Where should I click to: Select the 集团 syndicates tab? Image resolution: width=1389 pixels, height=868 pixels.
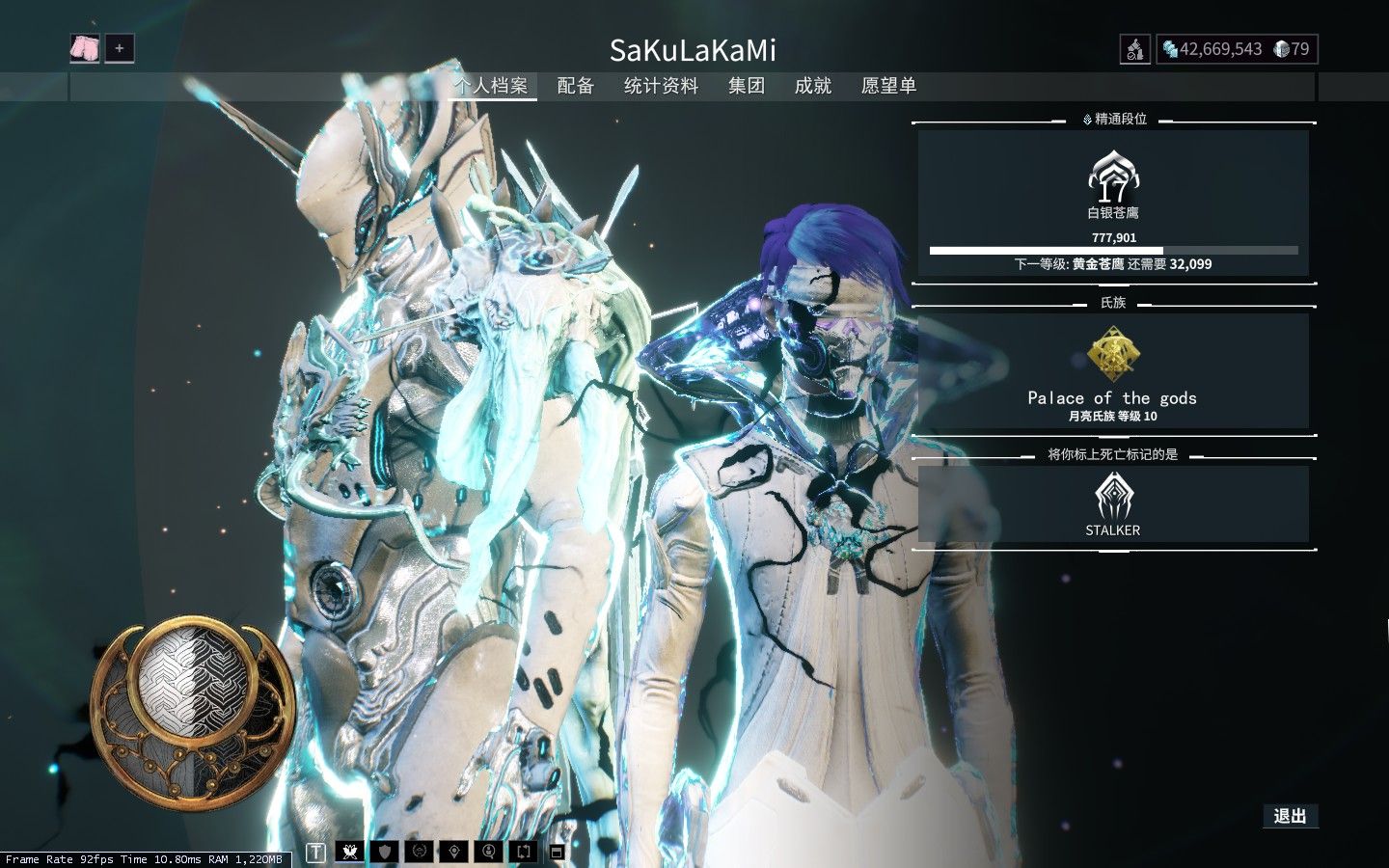click(747, 86)
